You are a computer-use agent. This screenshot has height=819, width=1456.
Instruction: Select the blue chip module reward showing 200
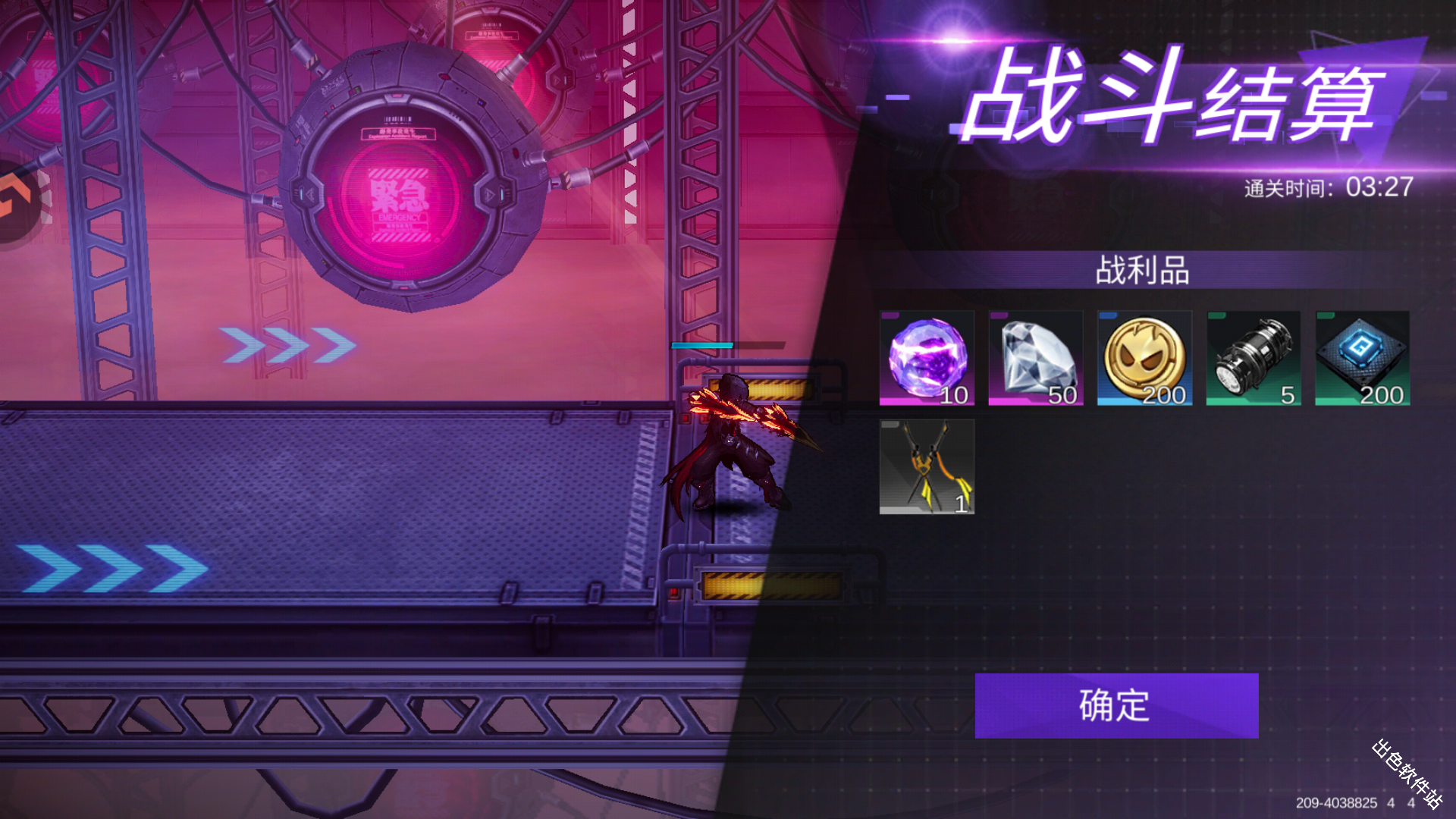tap(1362, 356)
